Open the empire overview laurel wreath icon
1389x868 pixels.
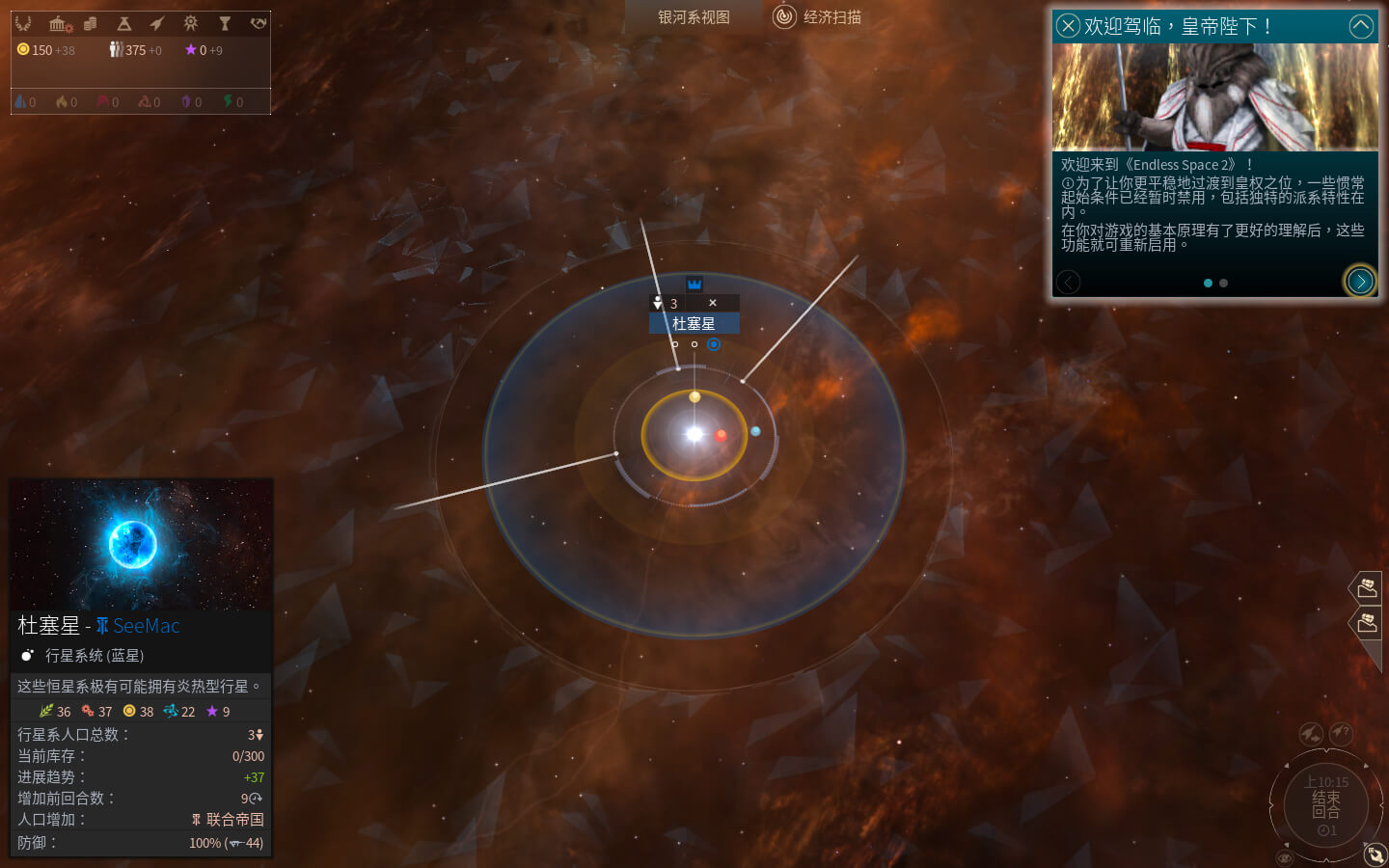pos(23,23)
